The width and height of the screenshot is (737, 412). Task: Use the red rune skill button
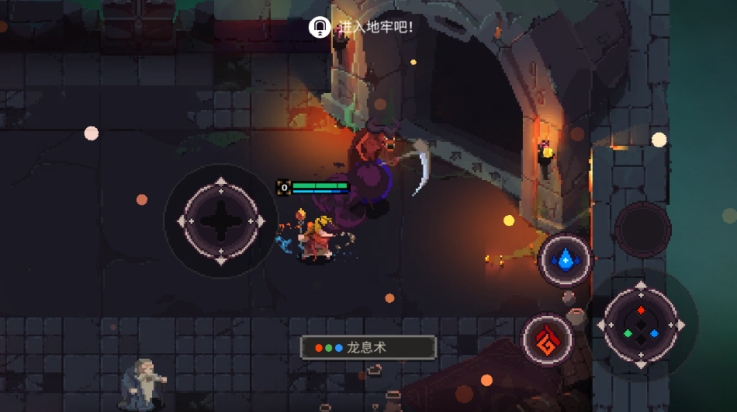pyautogui.click(x=548, y=338)
